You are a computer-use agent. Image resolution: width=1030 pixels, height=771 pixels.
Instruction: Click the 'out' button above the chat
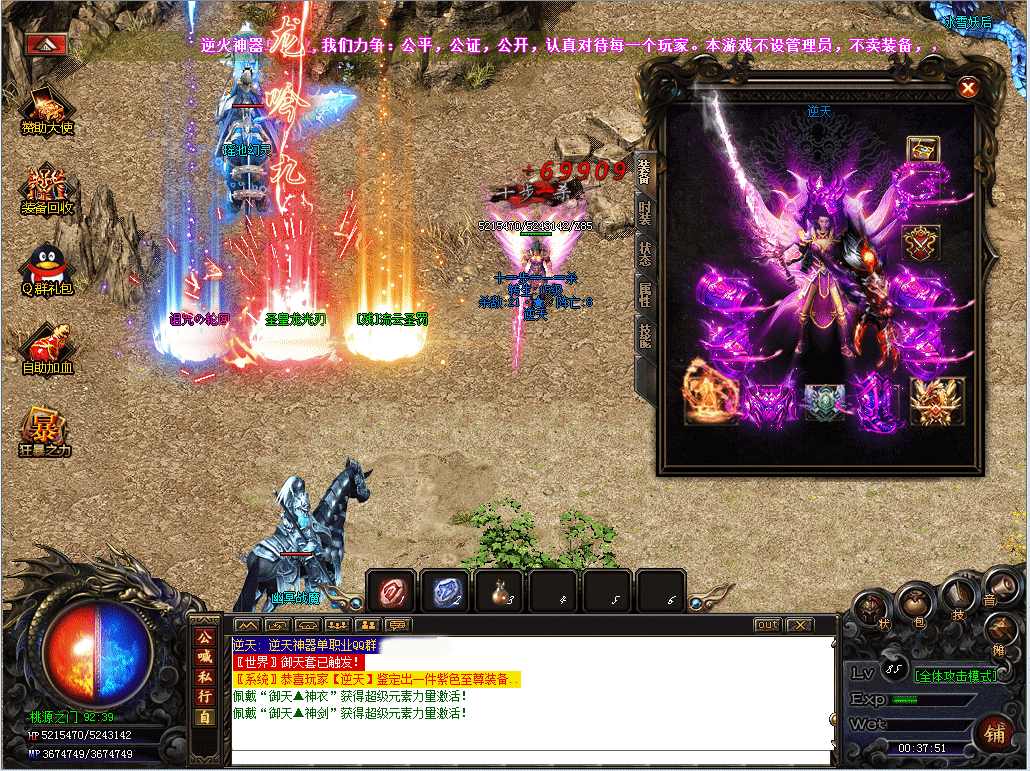tap(767, 625)
